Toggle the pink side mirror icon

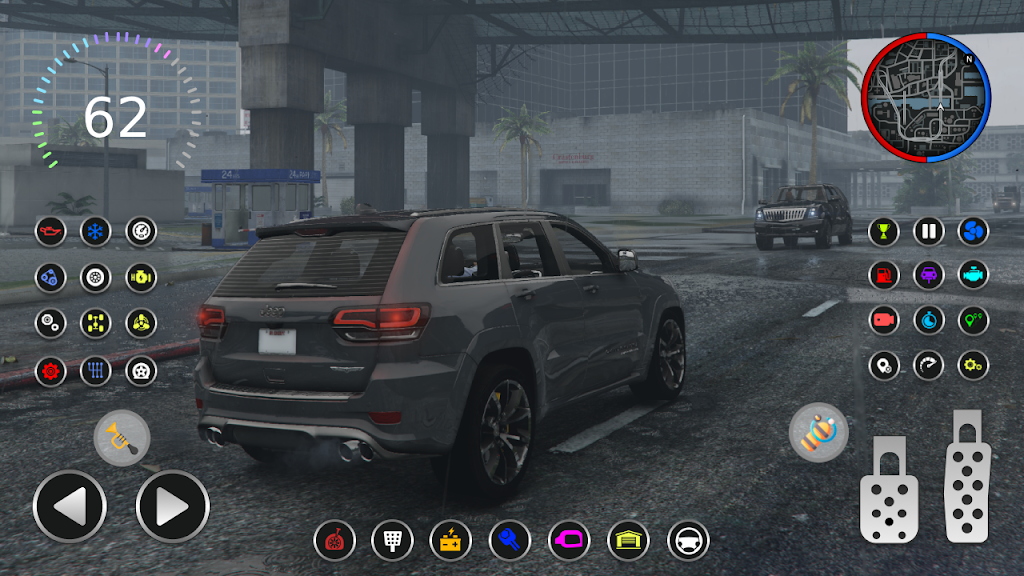click(x=569, y=541)
